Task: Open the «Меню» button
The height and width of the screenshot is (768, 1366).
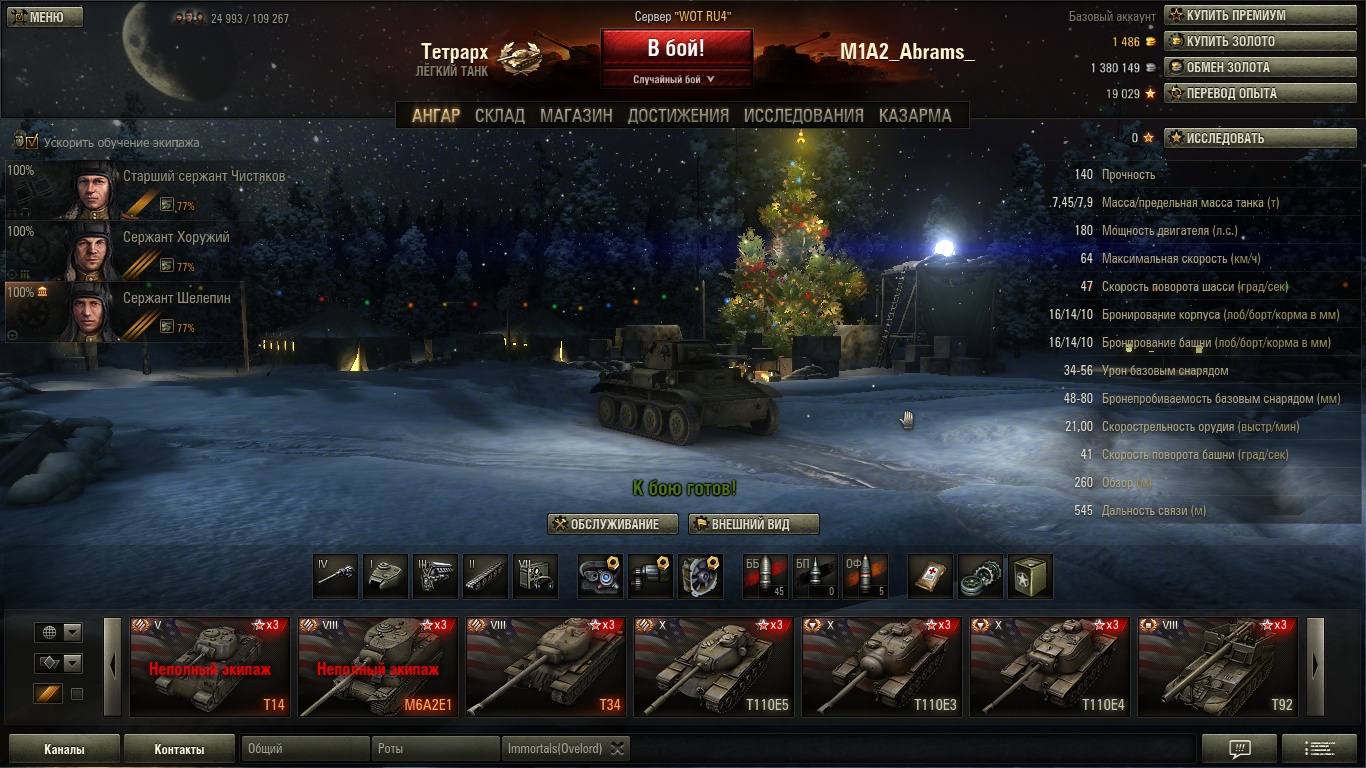Action: [x=45, y=17]
